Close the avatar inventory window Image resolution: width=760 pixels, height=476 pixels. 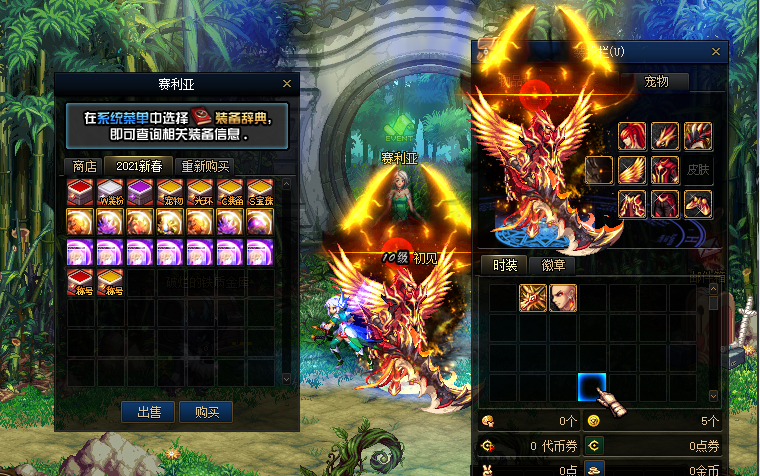715,50
